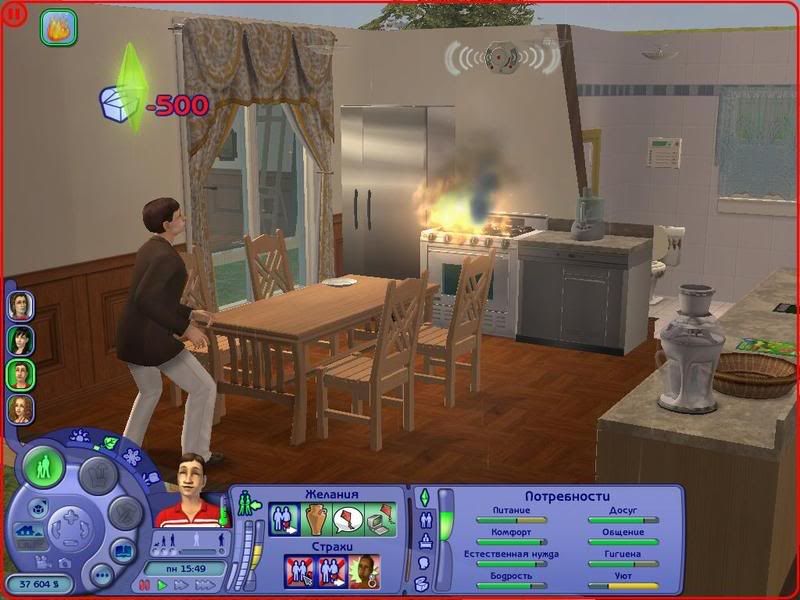This screenshot has width=800, height=600.
Task: Pause the game with the red pause button
Action: 146,585
